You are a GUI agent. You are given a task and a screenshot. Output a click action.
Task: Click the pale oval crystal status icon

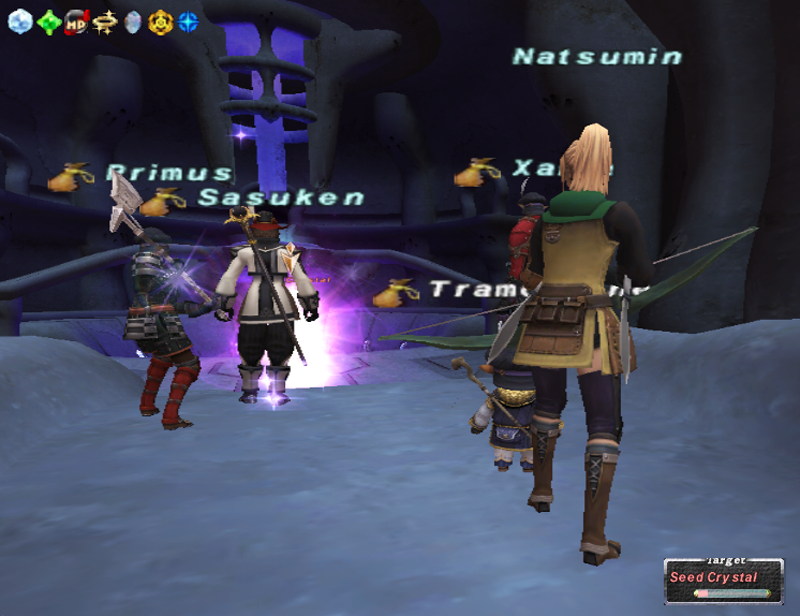coord(132,21)
